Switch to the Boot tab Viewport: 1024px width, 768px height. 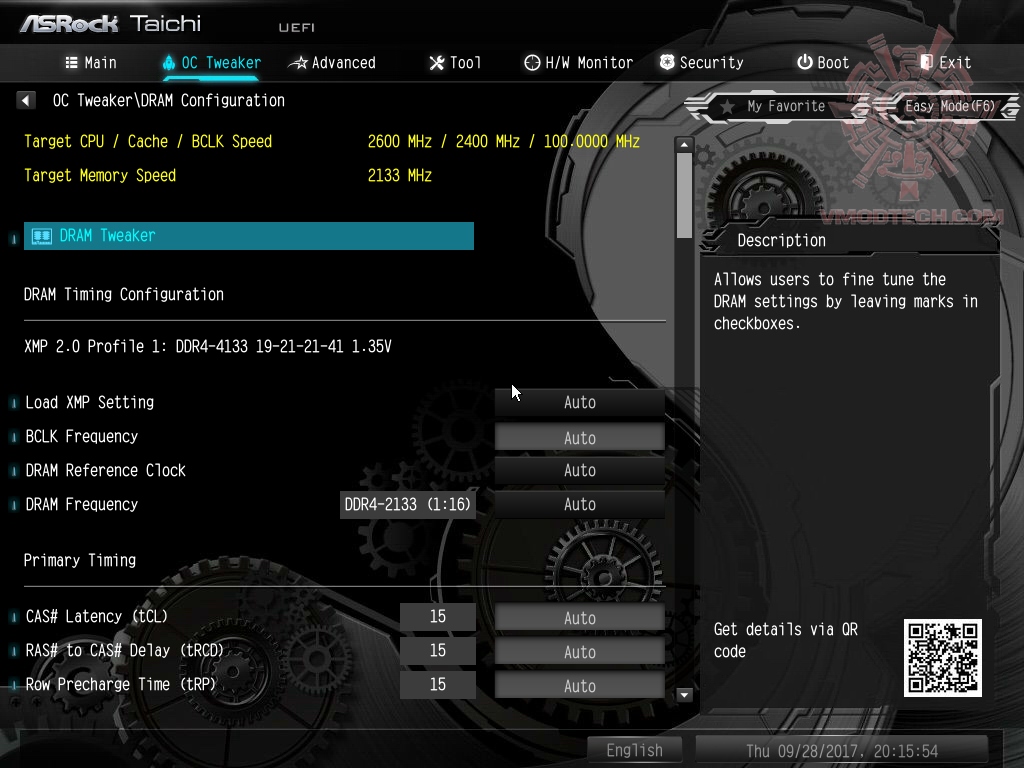(822, 63)
